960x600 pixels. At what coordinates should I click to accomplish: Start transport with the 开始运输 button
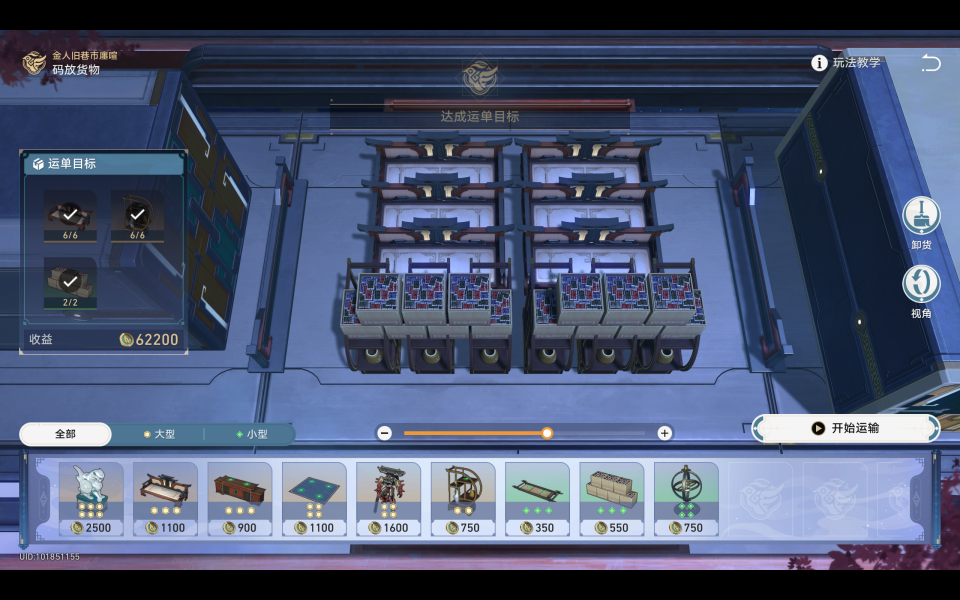point(847,428)
